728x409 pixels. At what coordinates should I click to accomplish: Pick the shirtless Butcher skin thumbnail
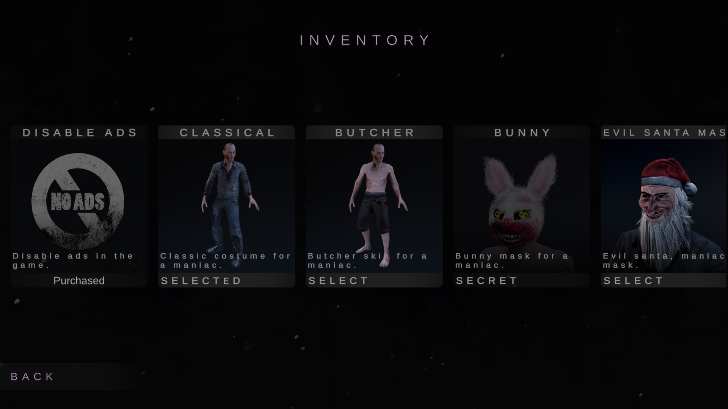(x=374, y=197)
